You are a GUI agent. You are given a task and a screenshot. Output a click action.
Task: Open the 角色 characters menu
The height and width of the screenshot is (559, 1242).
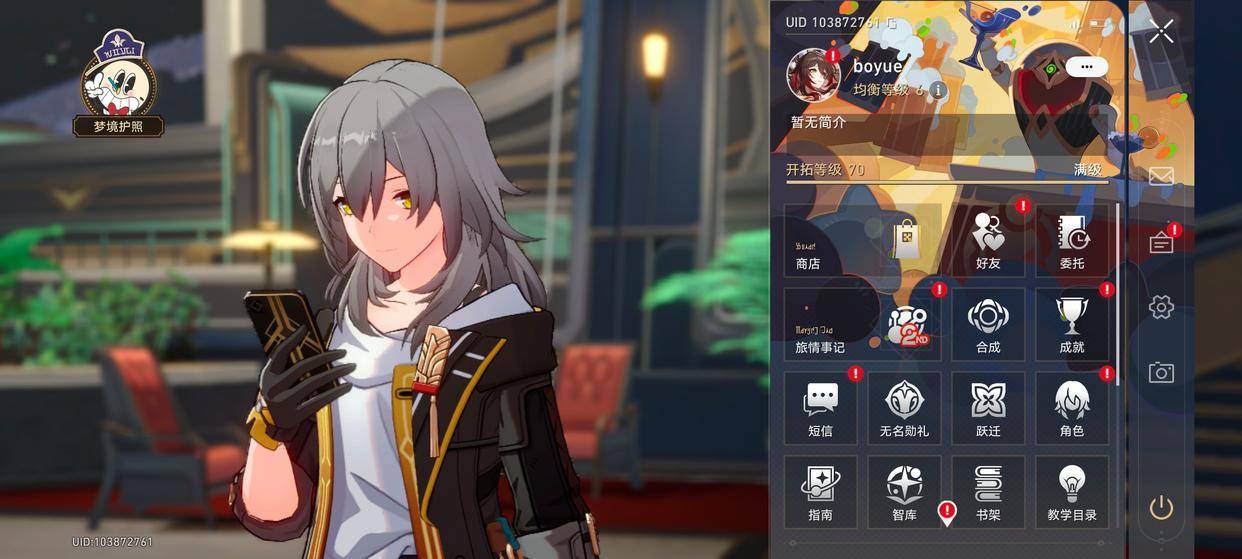click(1072, 409)
